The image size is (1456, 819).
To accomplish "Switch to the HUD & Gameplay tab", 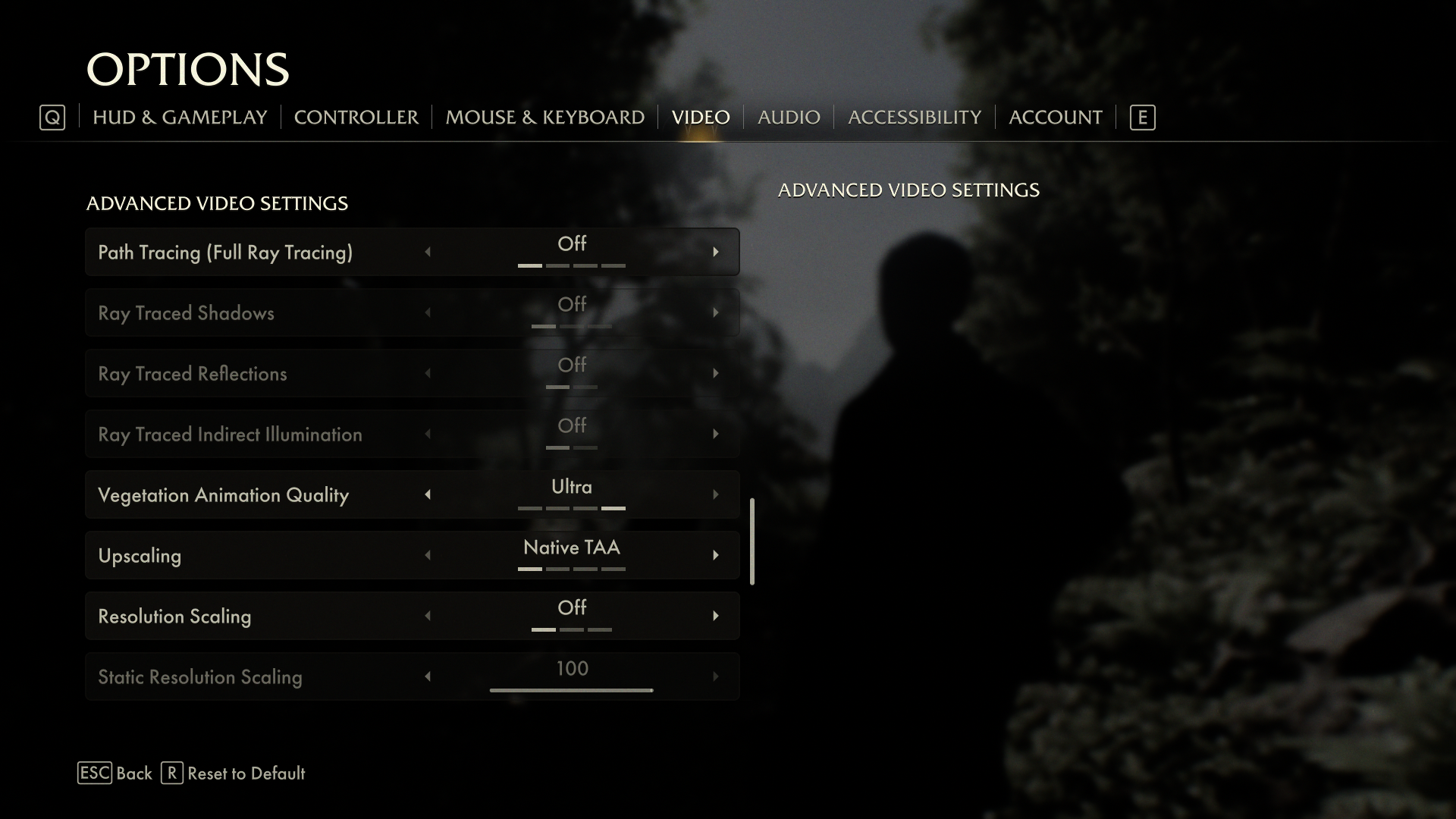I will tap(180, 118).
